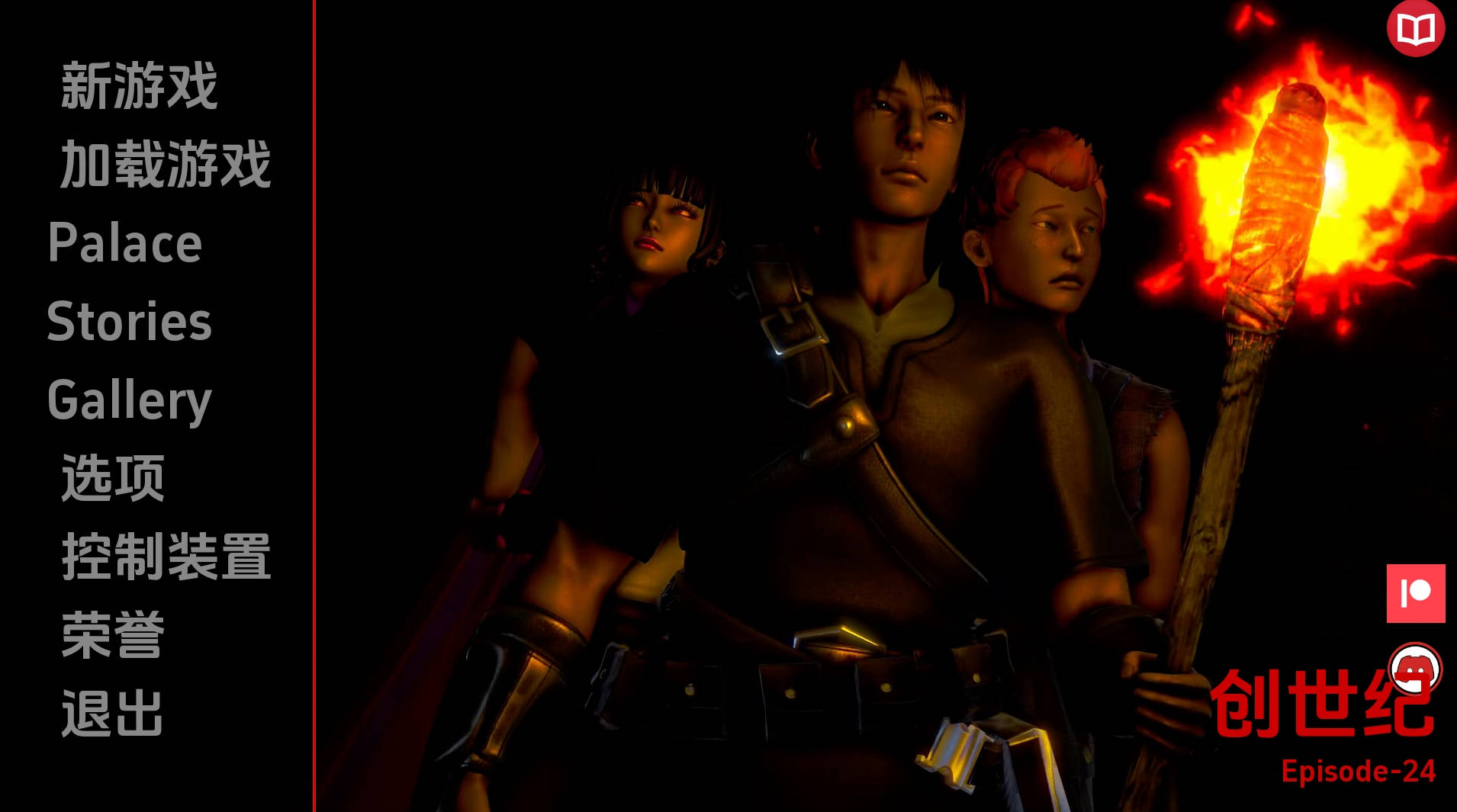1457x812 pixels.
Task: Open the 控制装置 controls menu
Action: click(x=166, y=557)
